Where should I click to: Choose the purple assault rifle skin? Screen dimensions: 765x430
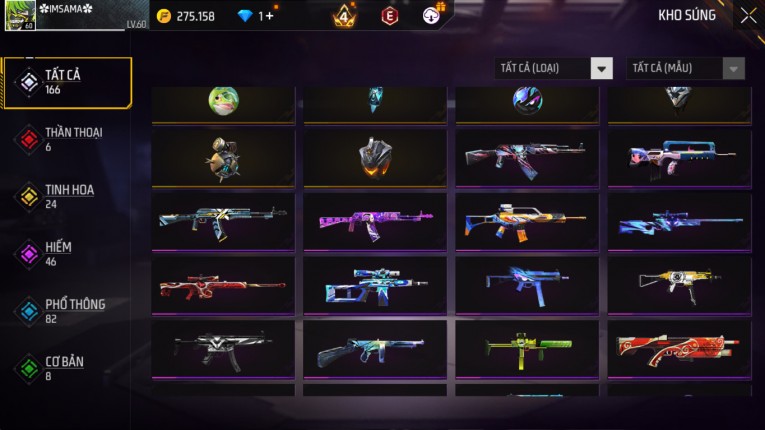click(x=375, y=222)
